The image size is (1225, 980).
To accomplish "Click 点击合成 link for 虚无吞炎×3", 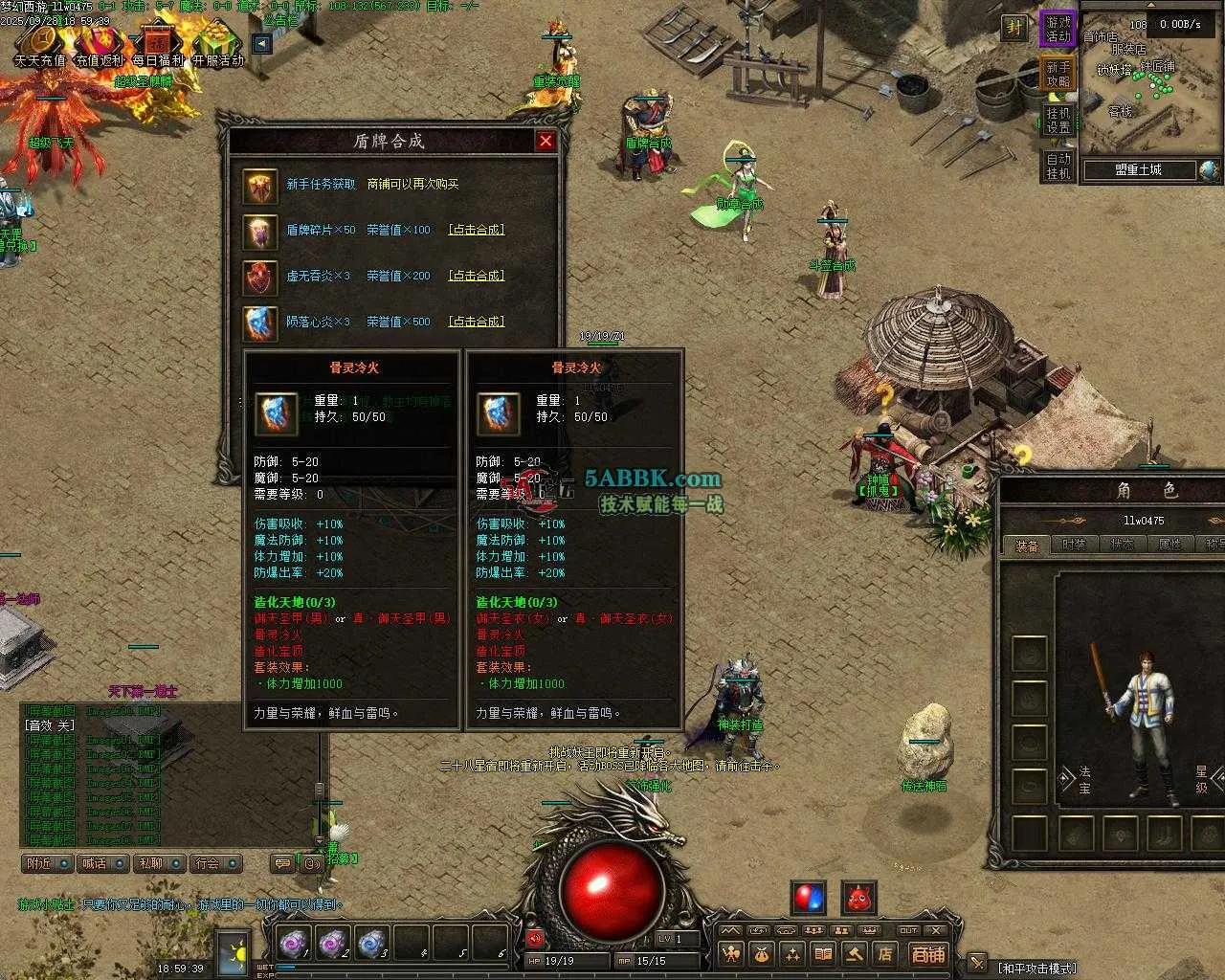I will pyautogui.click(x=476, y=276).
